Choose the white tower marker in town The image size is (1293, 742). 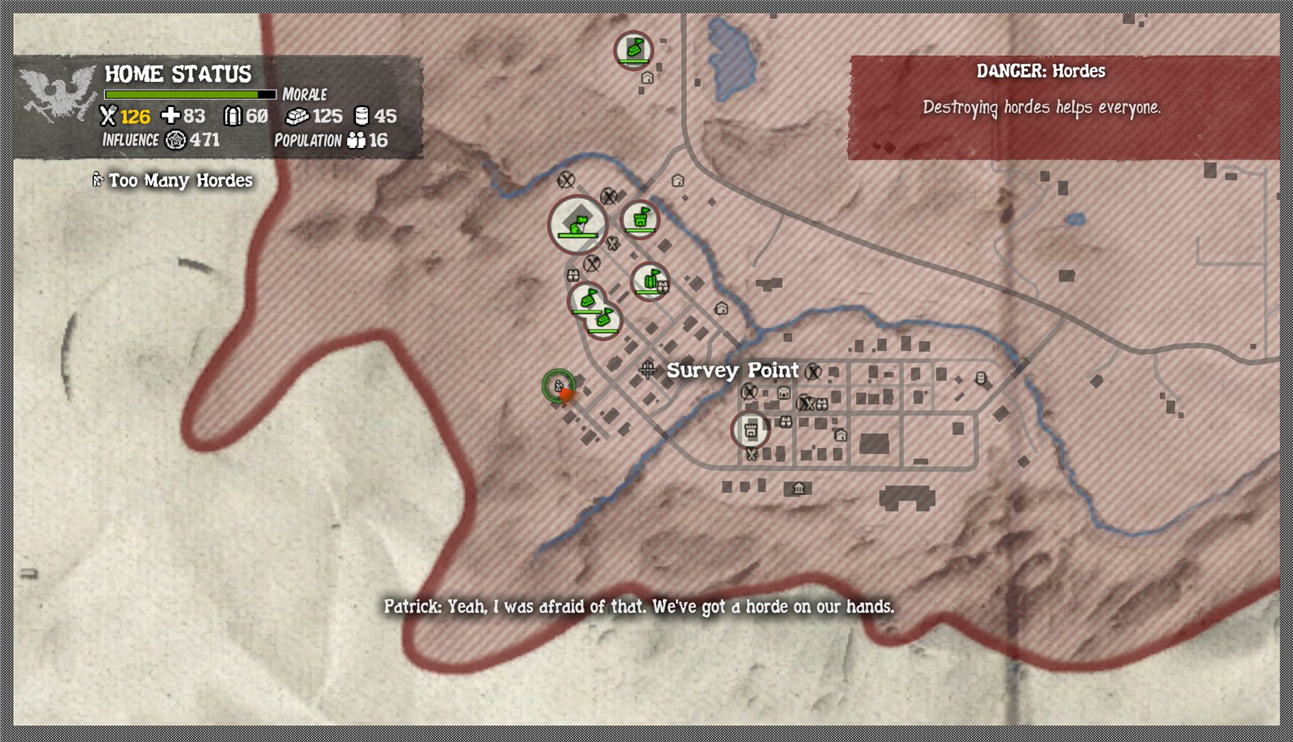[750, 430]
